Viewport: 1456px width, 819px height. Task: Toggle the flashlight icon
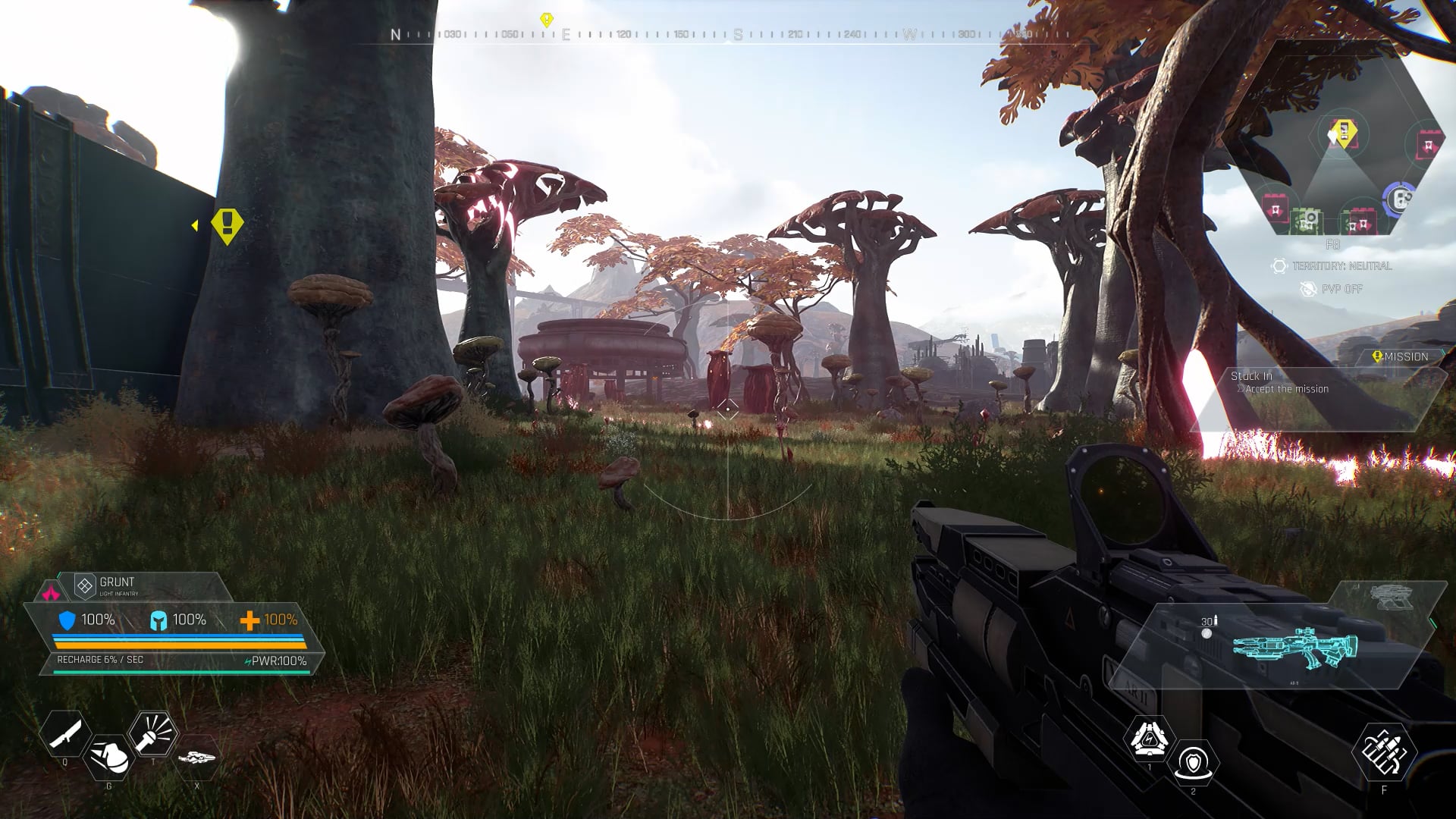tap(153, 733)
